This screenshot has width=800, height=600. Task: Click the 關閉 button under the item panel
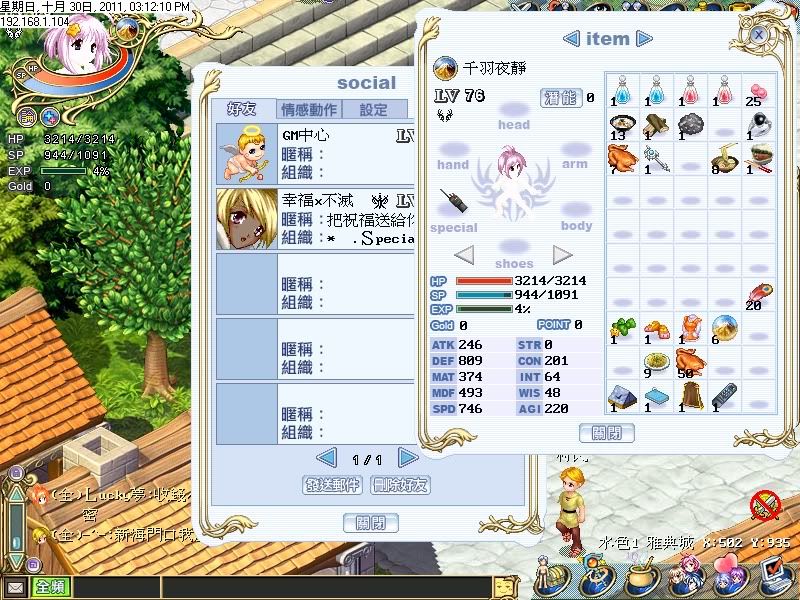coord(606,433)
